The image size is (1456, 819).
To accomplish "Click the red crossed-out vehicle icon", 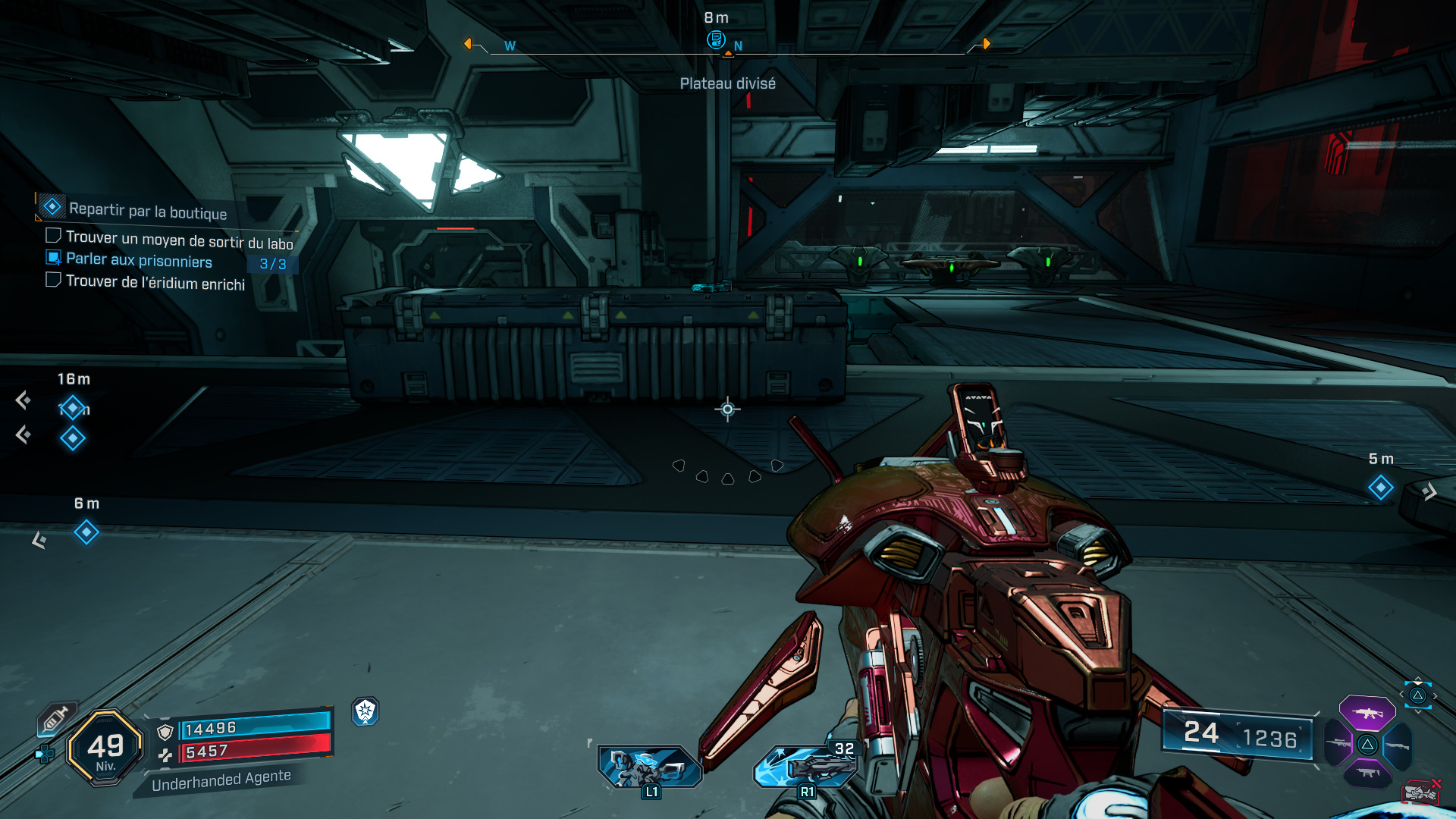I will (1420, 792).
